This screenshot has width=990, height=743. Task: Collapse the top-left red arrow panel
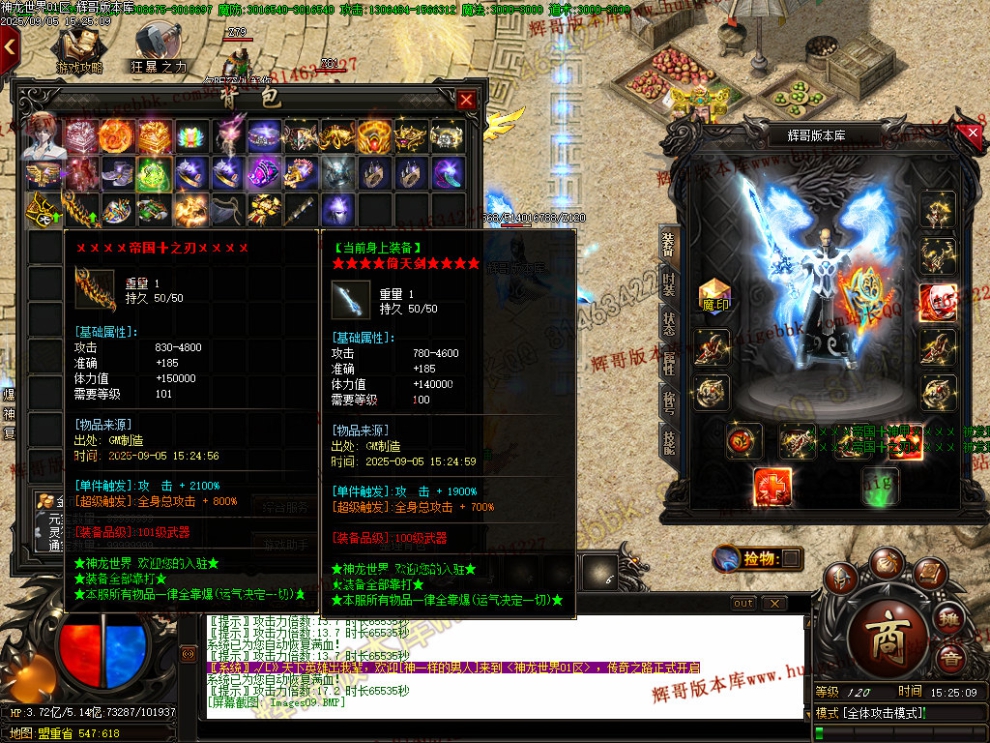tap(9, 45)
